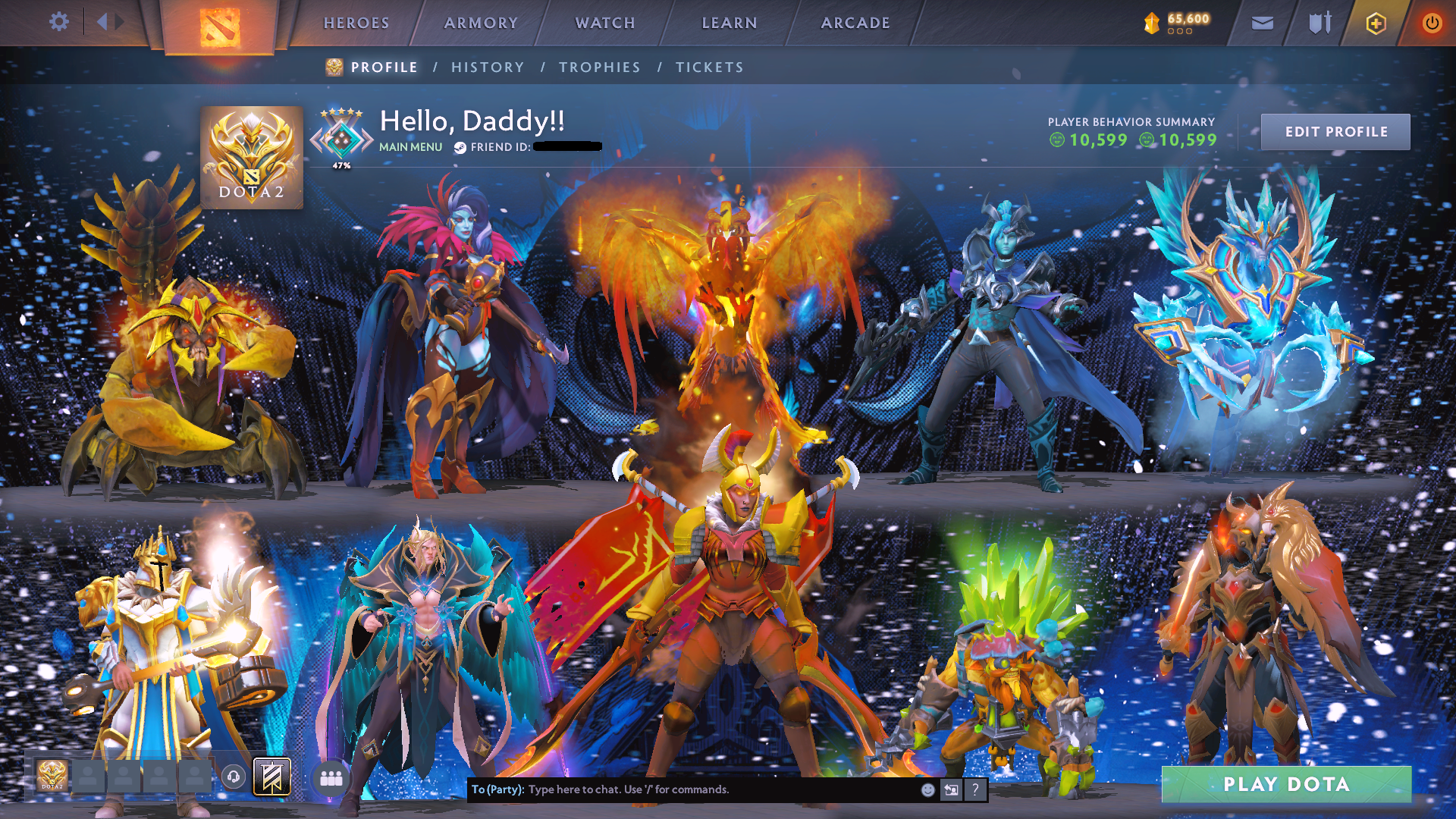Open the voice chat headset icon

(234, 776)
